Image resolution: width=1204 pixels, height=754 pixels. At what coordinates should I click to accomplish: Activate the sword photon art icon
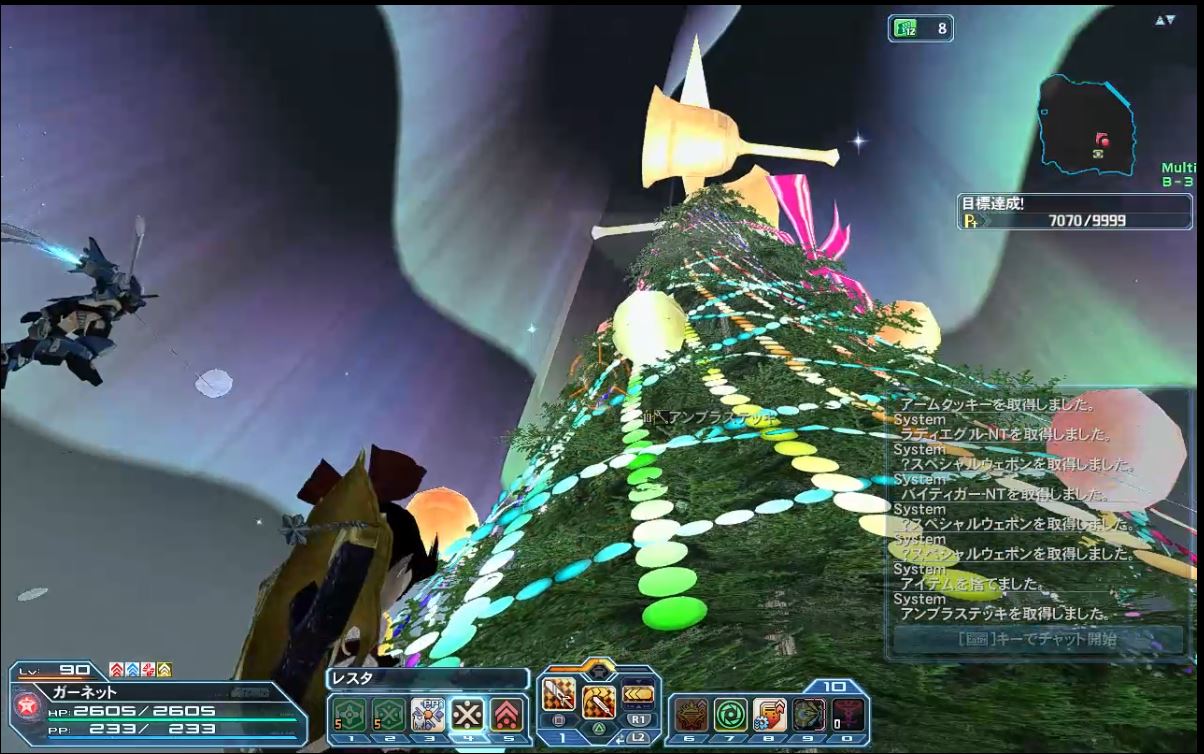click(557, 694)
